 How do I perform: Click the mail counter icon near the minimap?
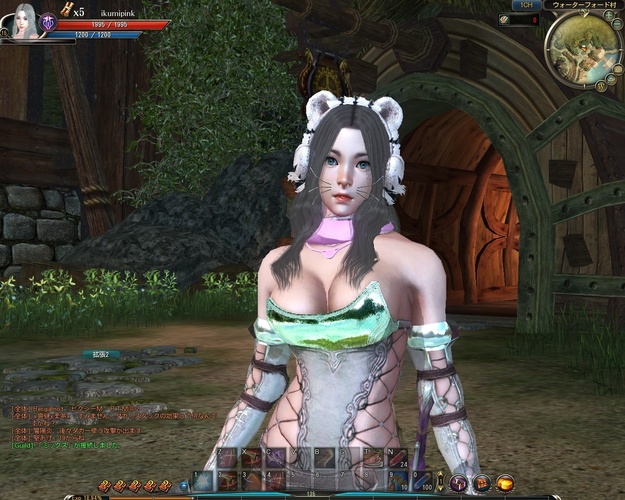tap(505, 19)
